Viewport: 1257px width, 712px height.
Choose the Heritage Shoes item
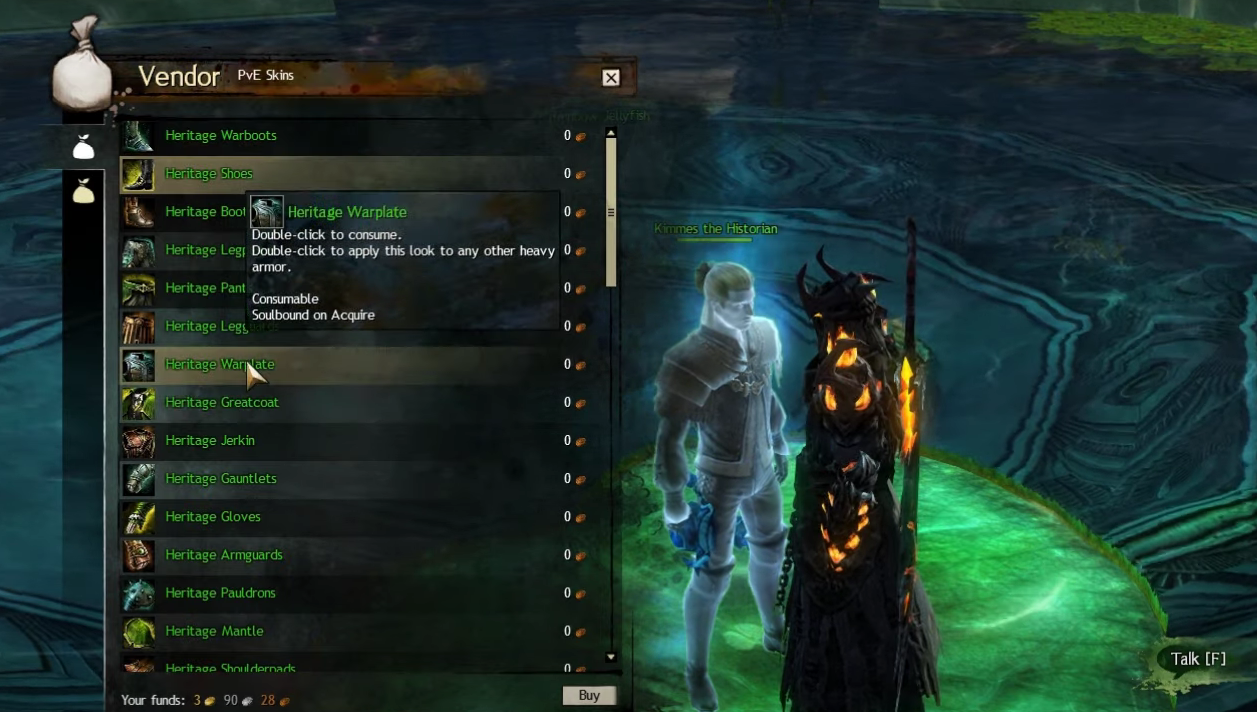(209, 174)
